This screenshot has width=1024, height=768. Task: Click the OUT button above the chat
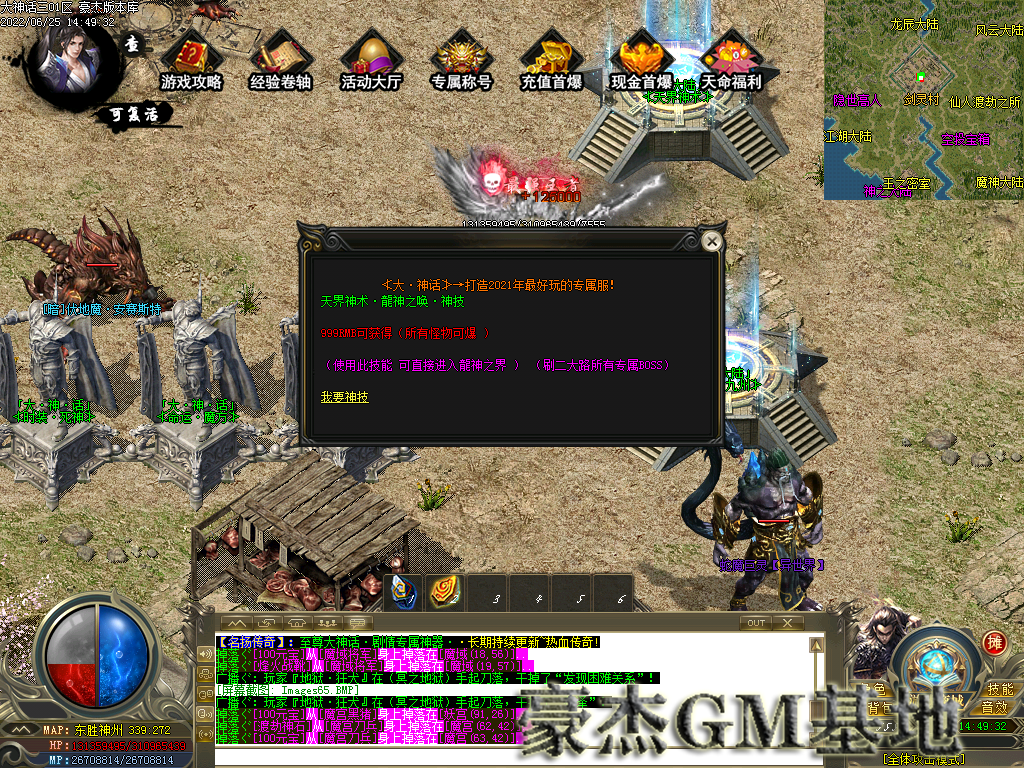tap(756, 623)
